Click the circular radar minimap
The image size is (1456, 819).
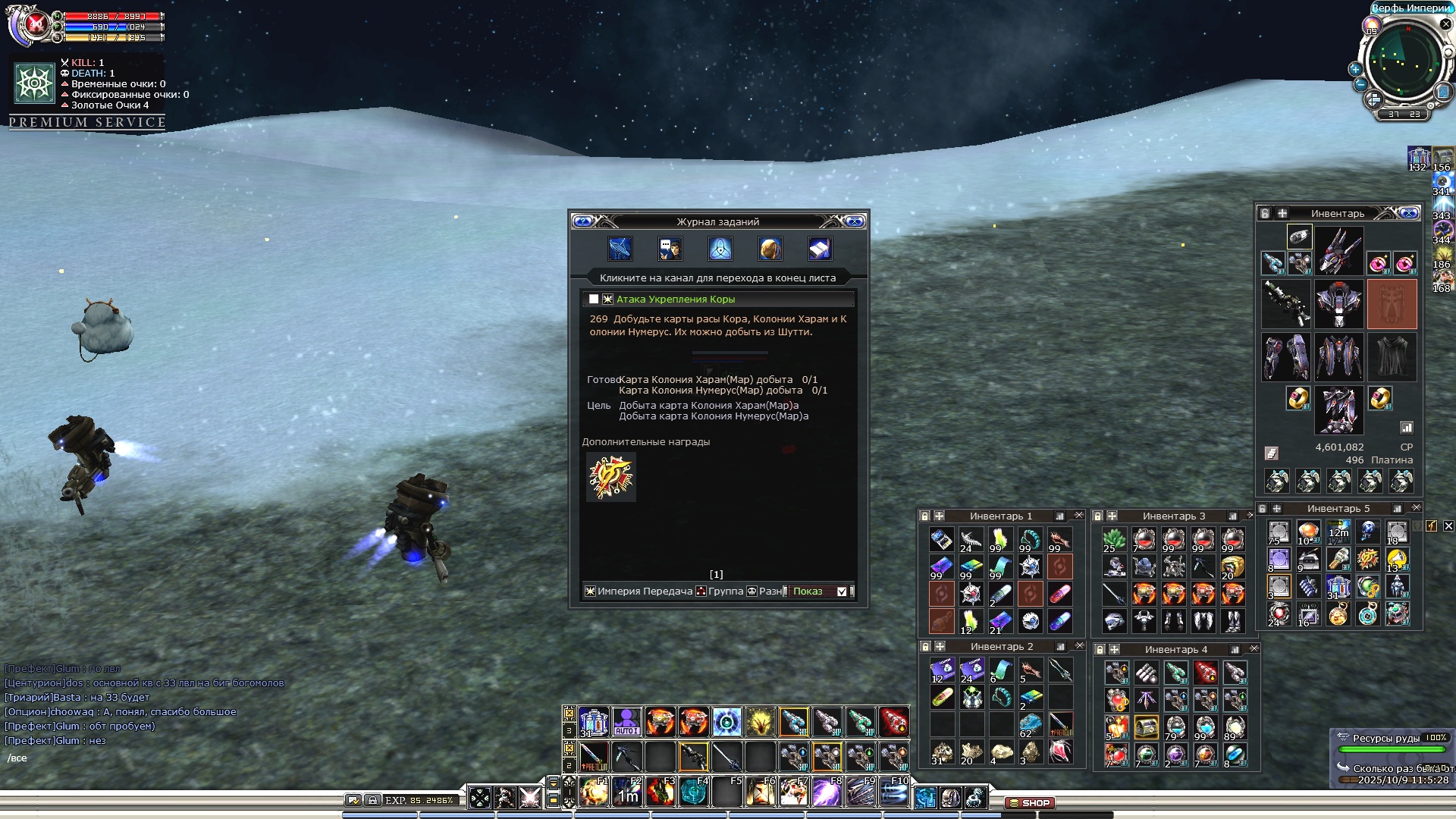[1403, 62]
